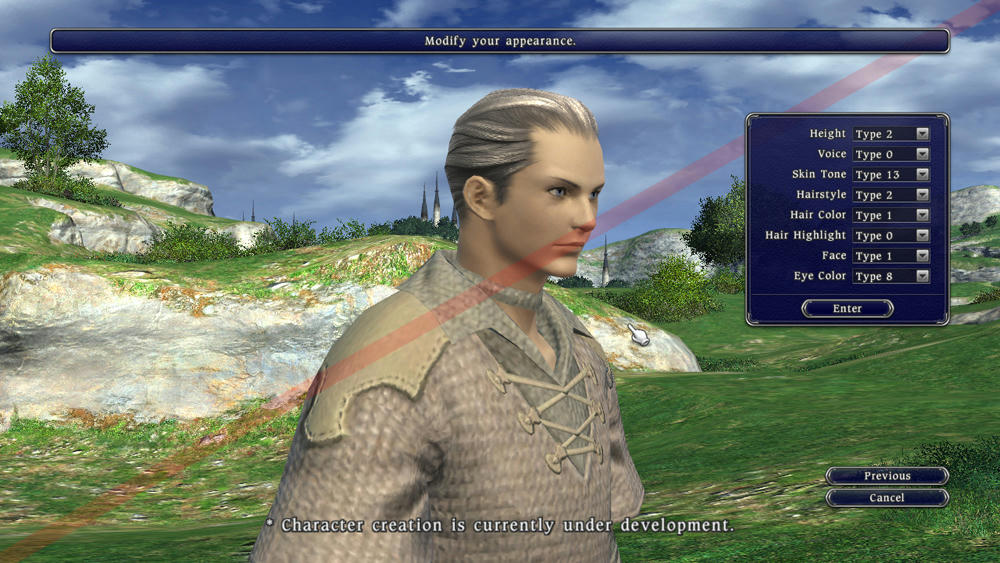
Task: Cancel character creation
Action: [x=887, y=498]
